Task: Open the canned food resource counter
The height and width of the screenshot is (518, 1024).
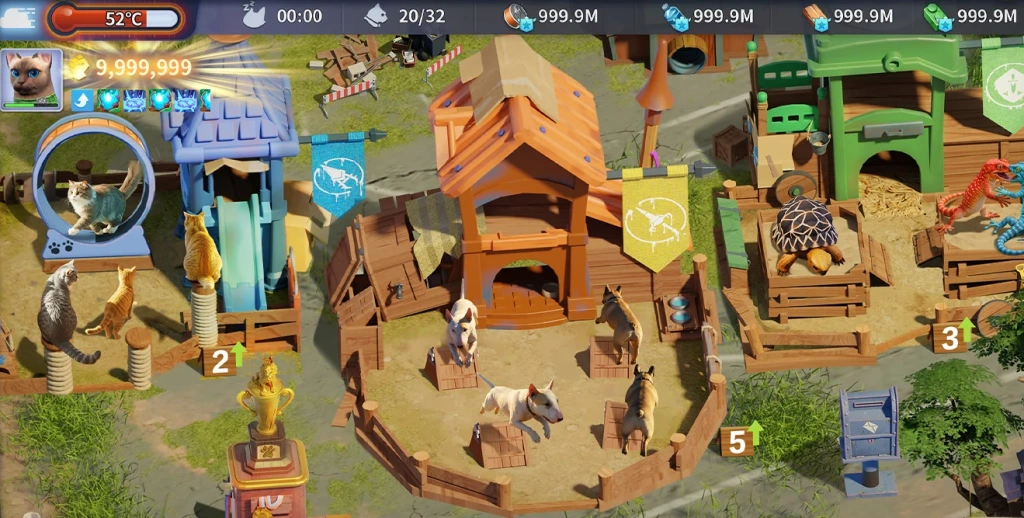Action: pos(557,16)
